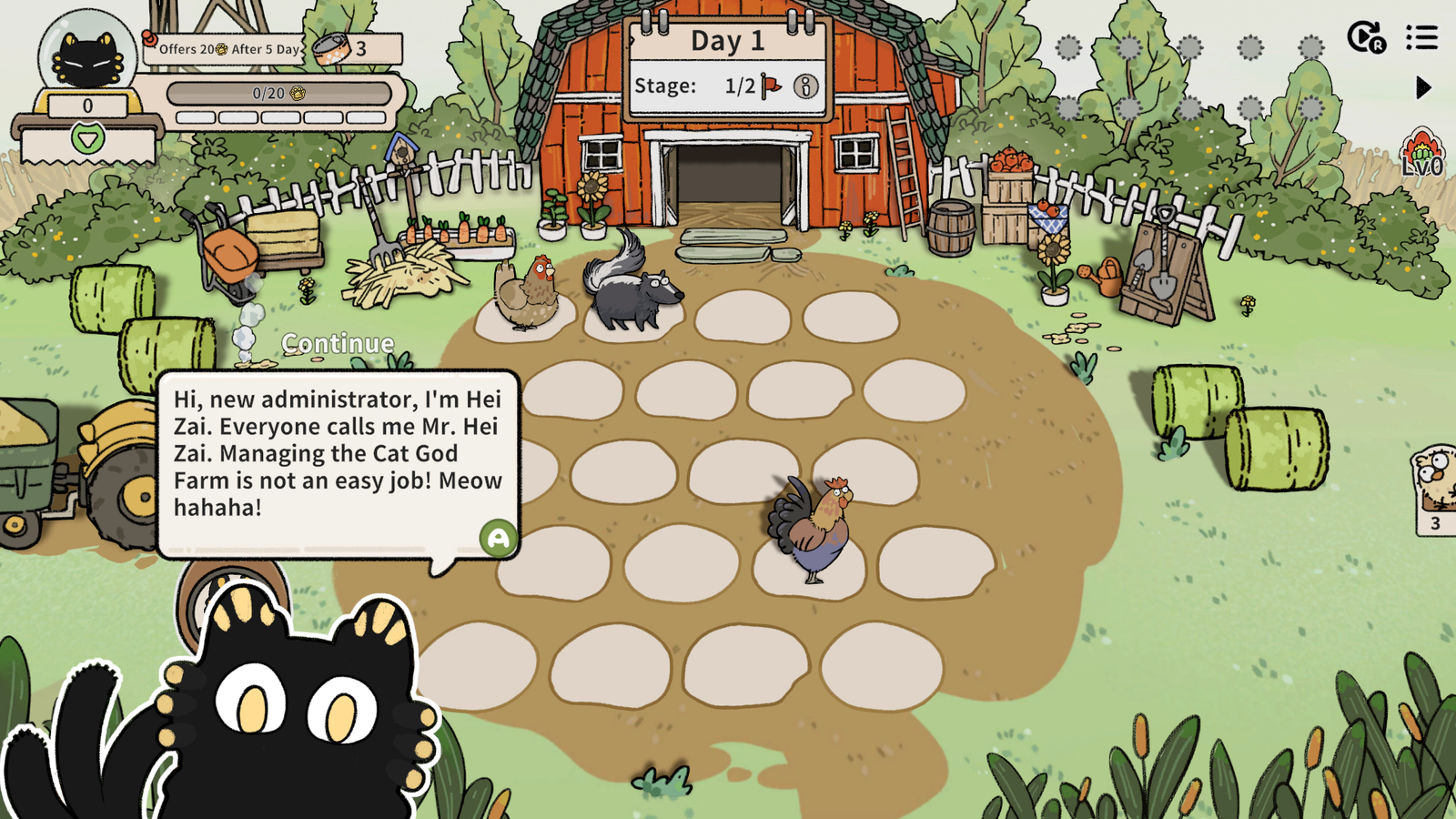Select the black cat portrait globe

tap(87, 55)
